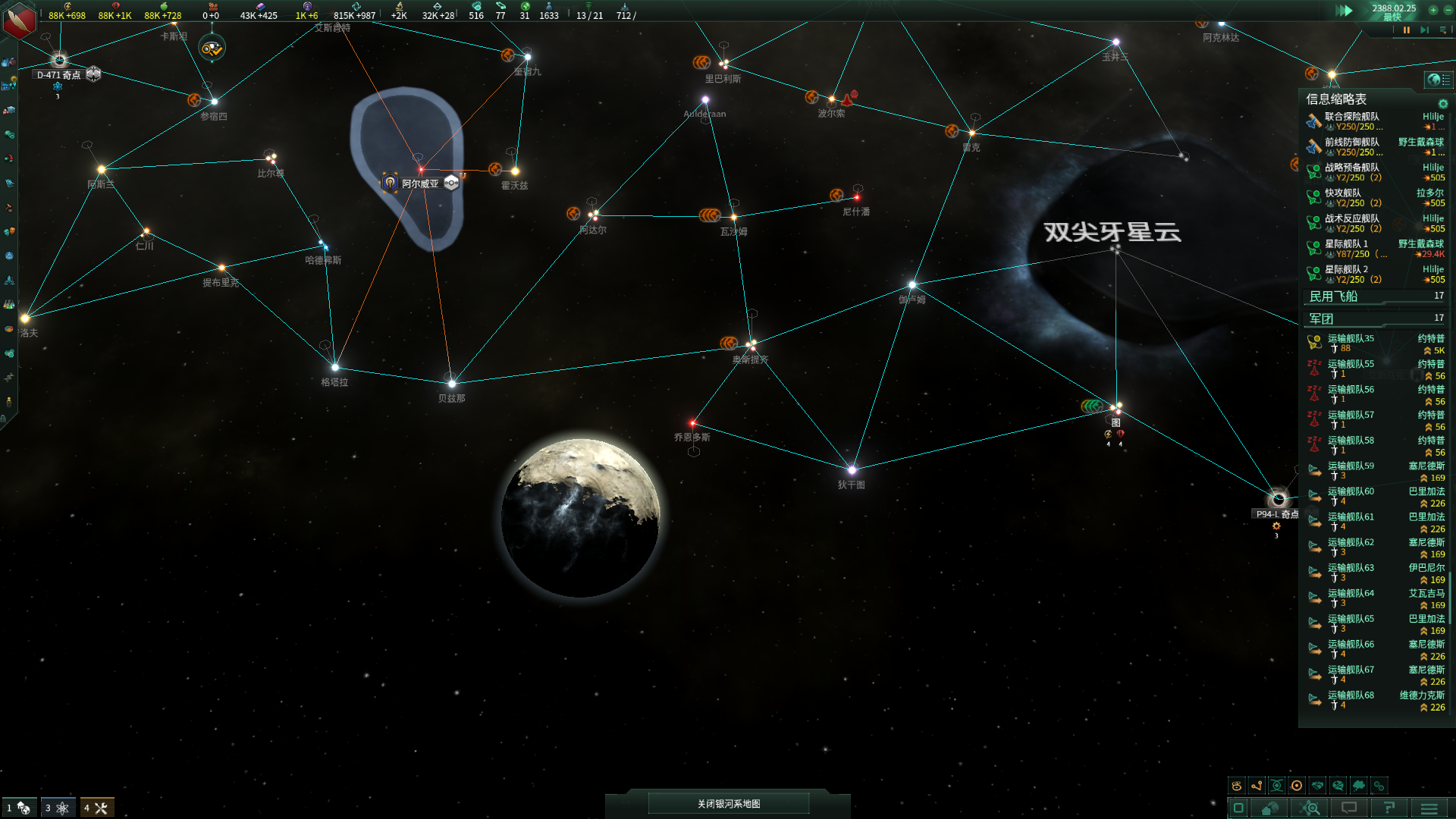
Task: Open the help question-mark button
Action: (x=1389, y=808)
